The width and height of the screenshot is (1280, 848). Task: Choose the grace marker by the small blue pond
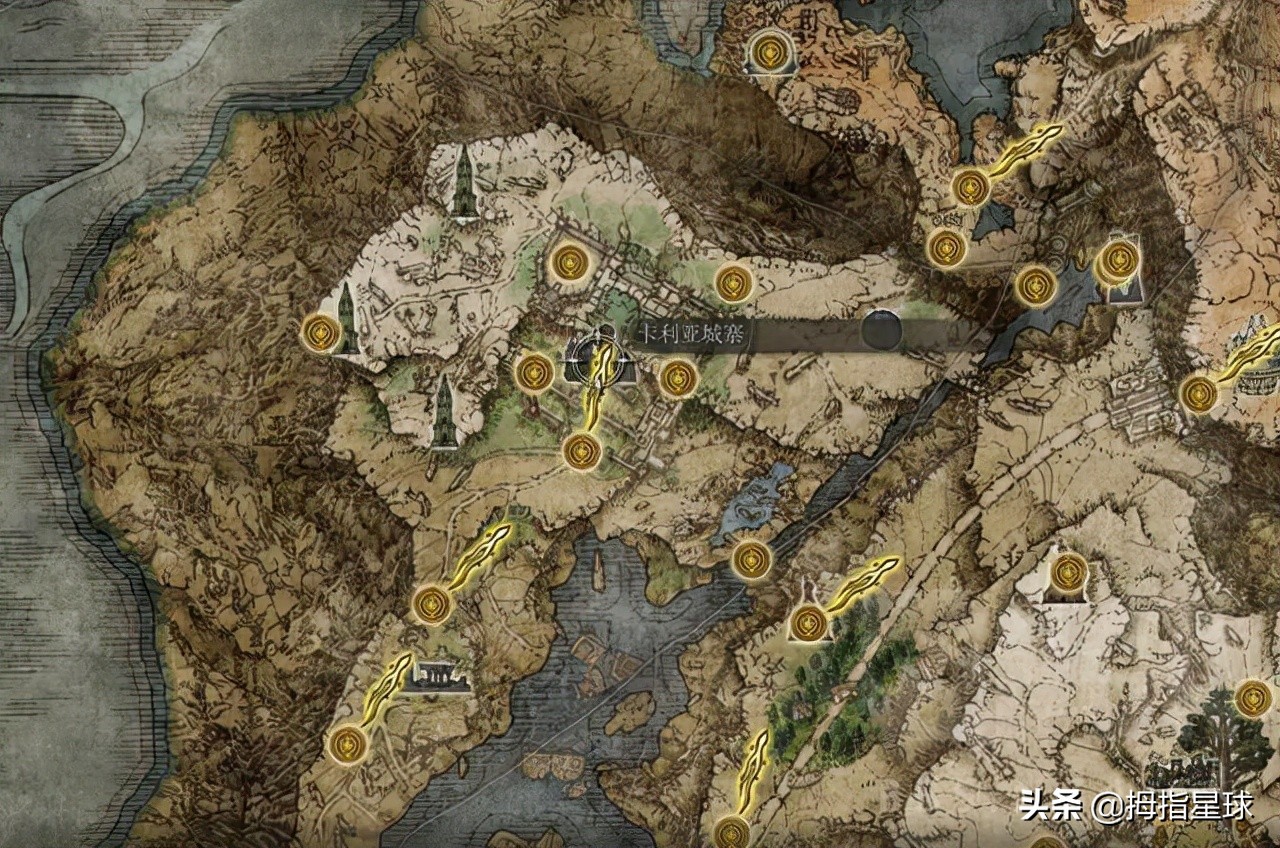751,559
